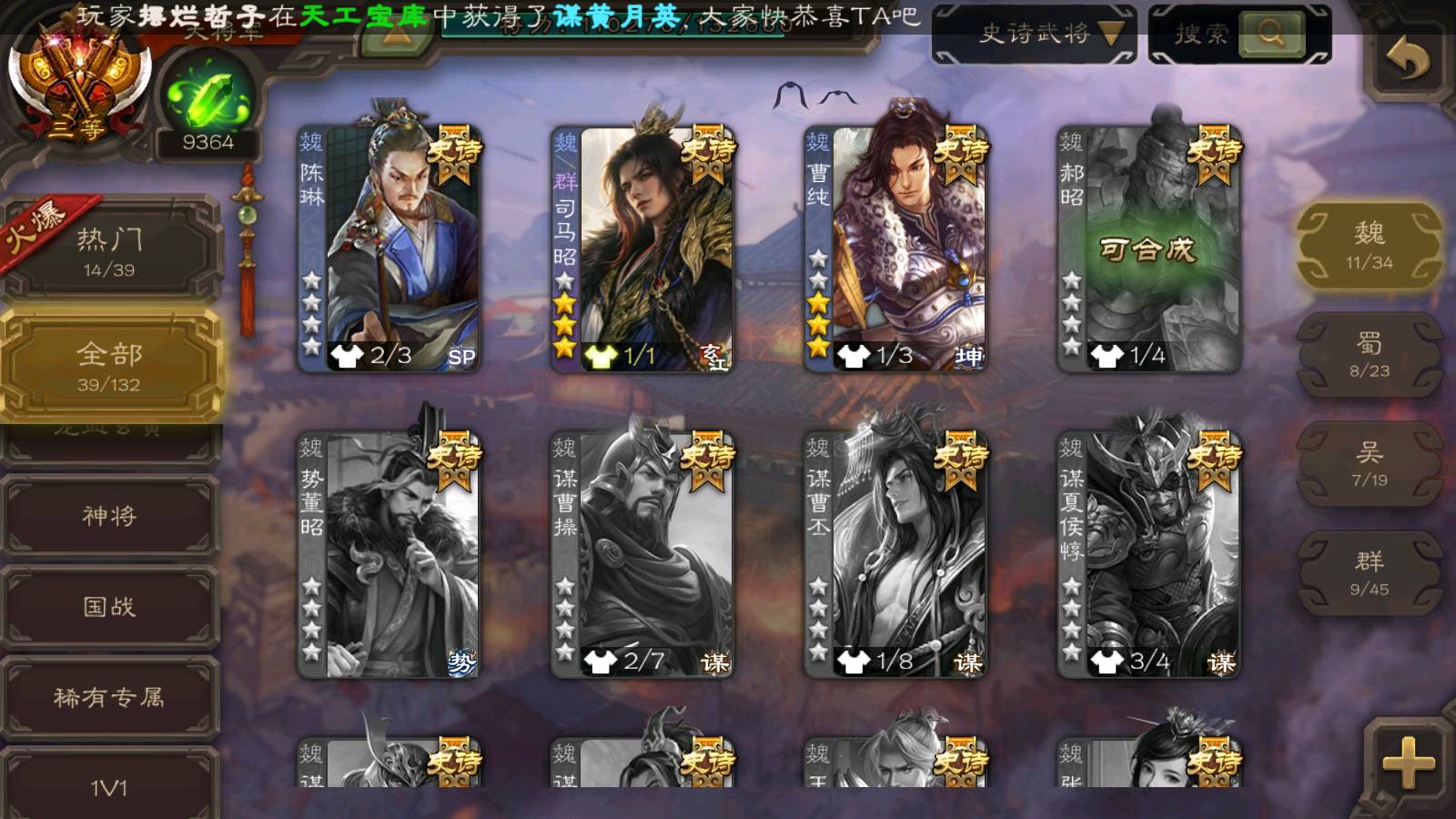
Task: View the 势董昭 general card
Action: point(389,553)
